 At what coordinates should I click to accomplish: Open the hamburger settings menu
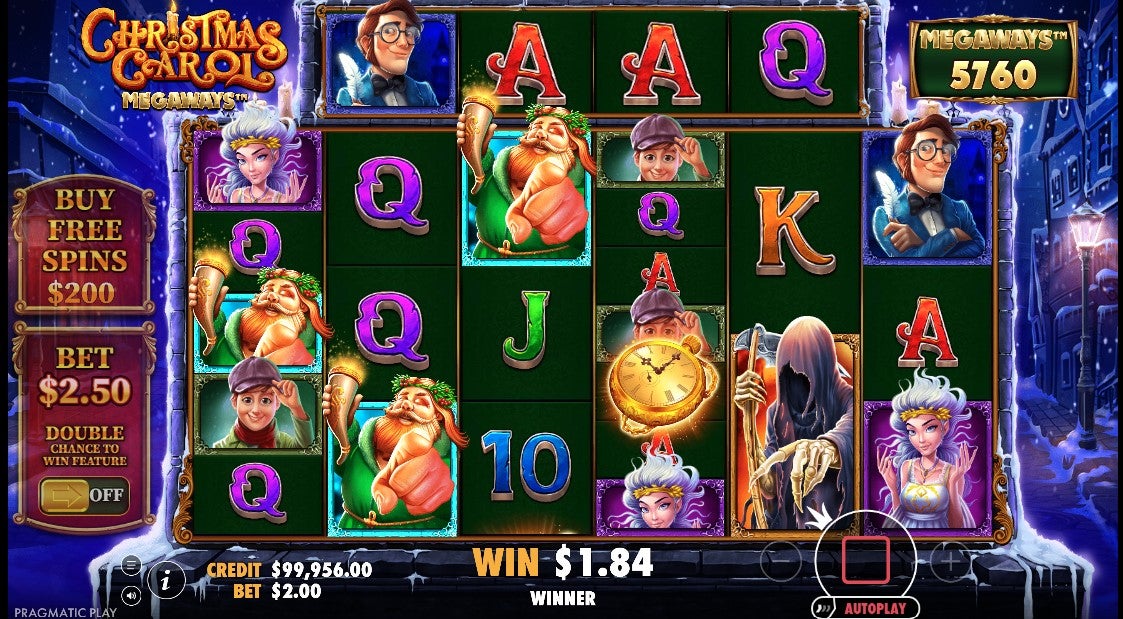[131, 565]
